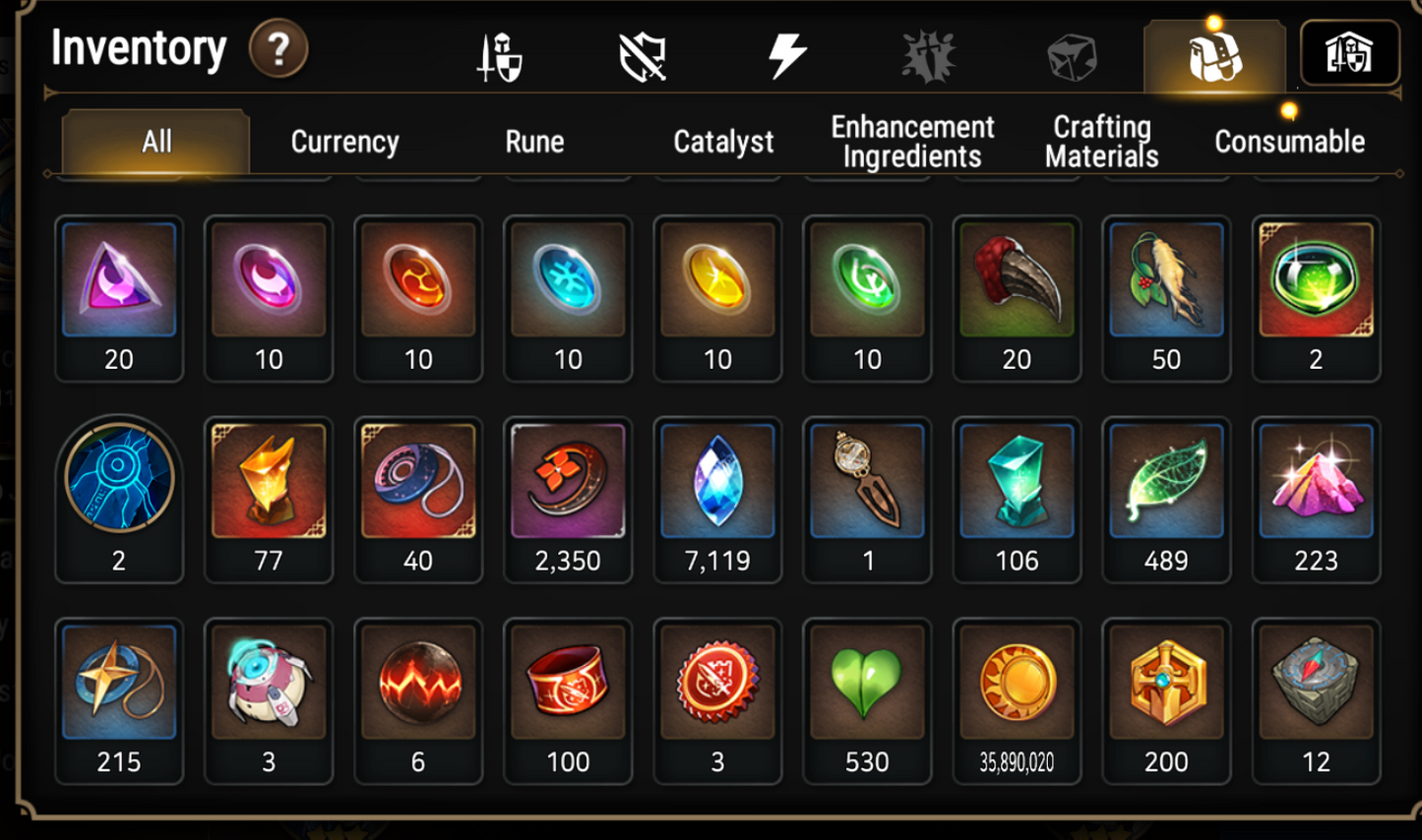
Task: Choose the green heart item with 530
Action: pyautogui.click(x=867, y=700)
